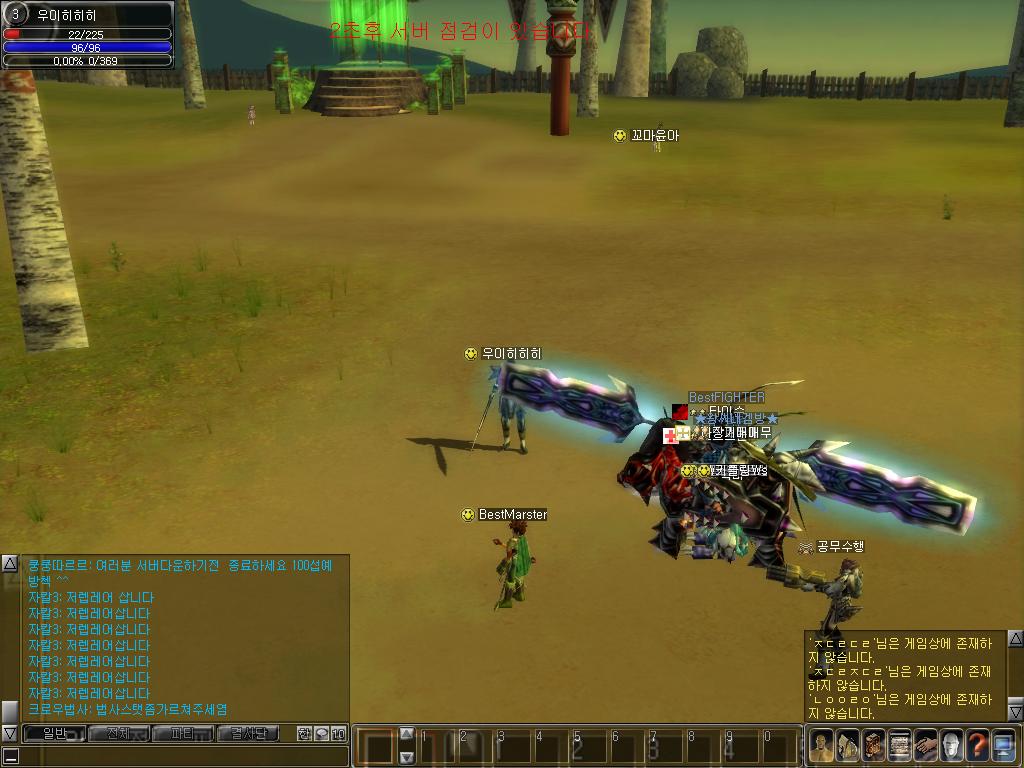Click the minimize button beside chat input
The width and height of the screenshot is (1024, 768).
10,756
